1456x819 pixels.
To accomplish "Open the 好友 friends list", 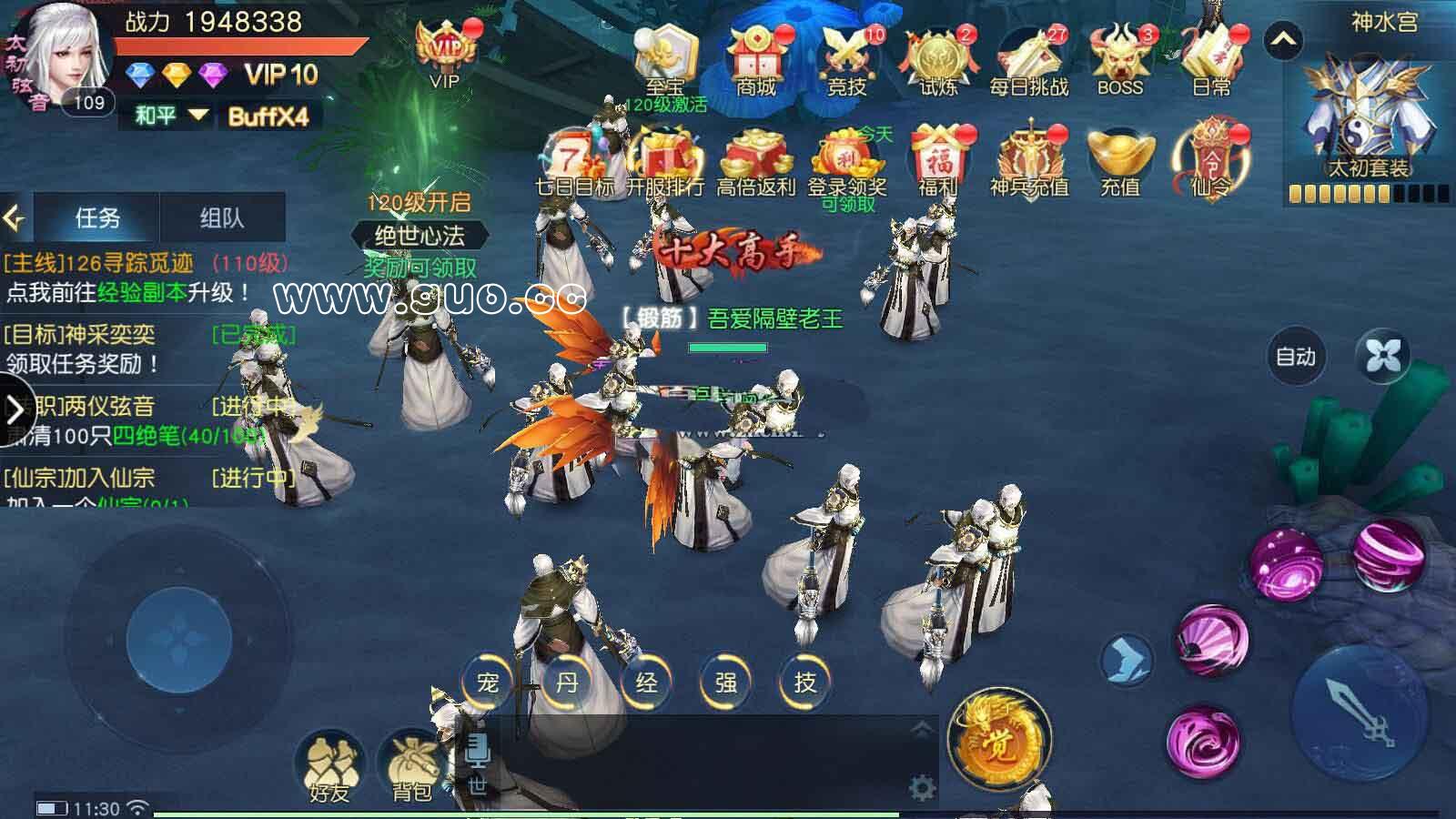I will click(329, 767).
